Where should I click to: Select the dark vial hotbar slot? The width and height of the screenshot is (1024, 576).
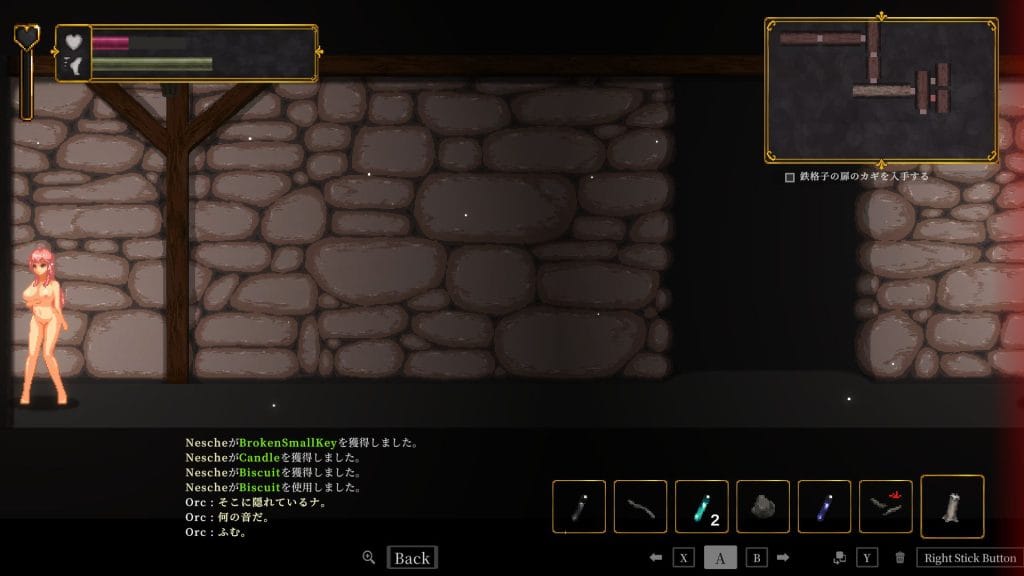[x=579, y=507]
